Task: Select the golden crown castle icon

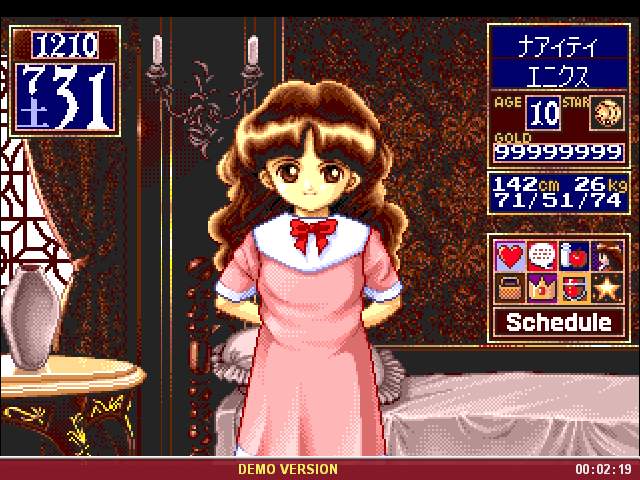Action: point(543,289)
